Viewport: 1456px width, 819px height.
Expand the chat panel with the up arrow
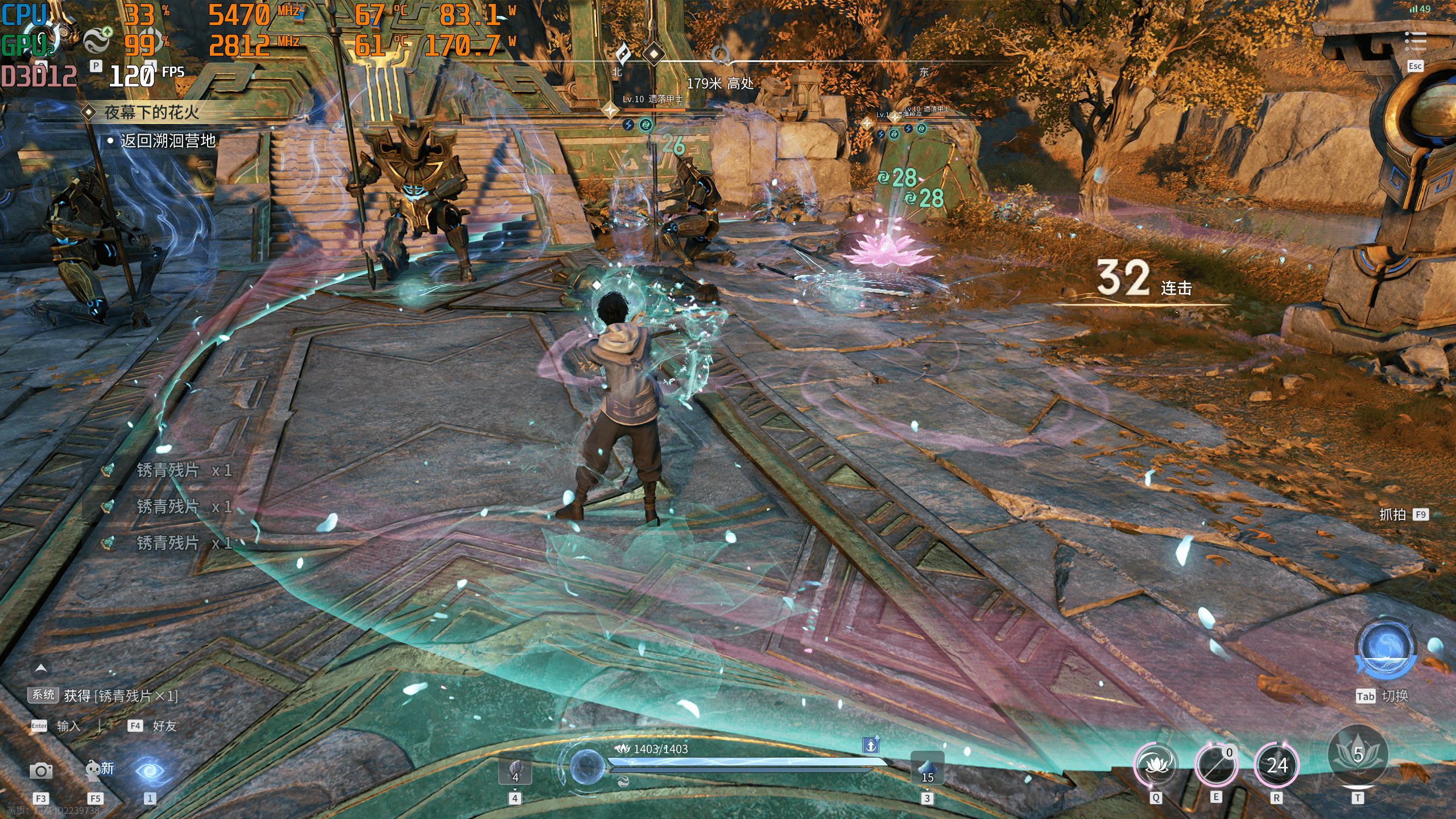pos(41,668)
